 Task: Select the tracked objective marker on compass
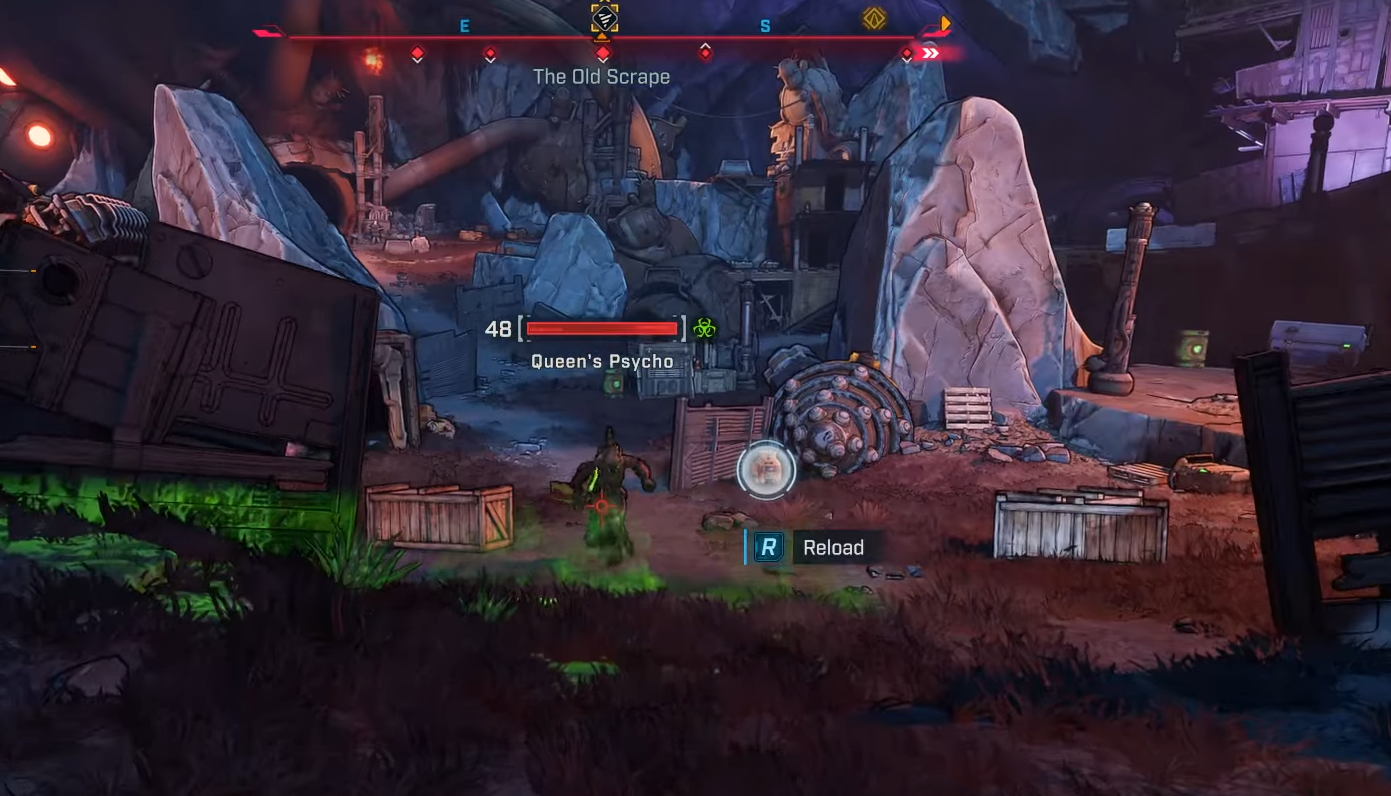click(x=604, y=18)
